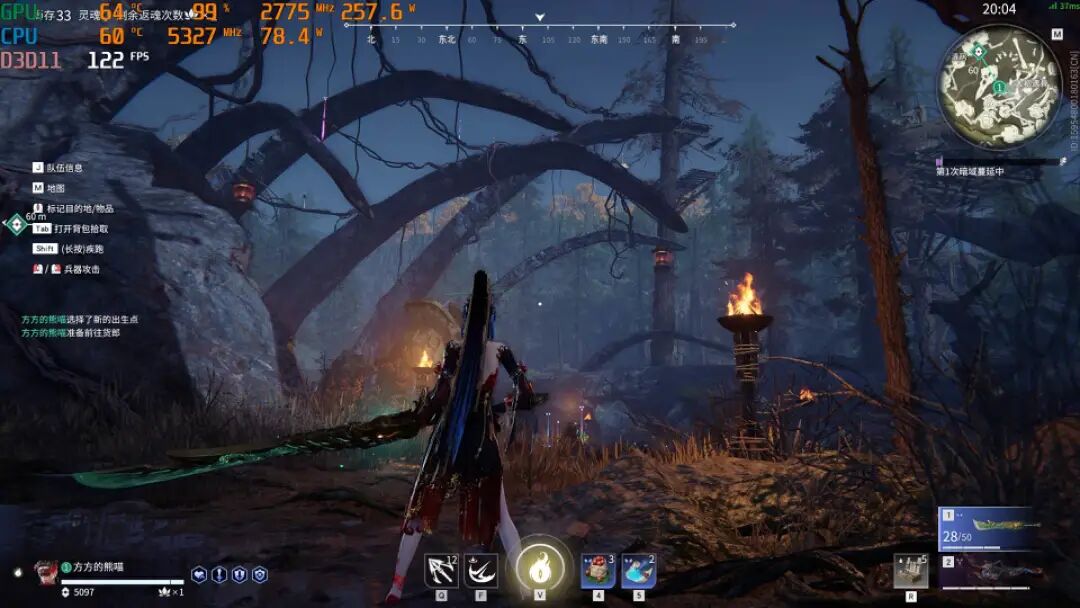Switch to the ranged weapon in slot 2
1080x608 pixels.
[987, 572]
